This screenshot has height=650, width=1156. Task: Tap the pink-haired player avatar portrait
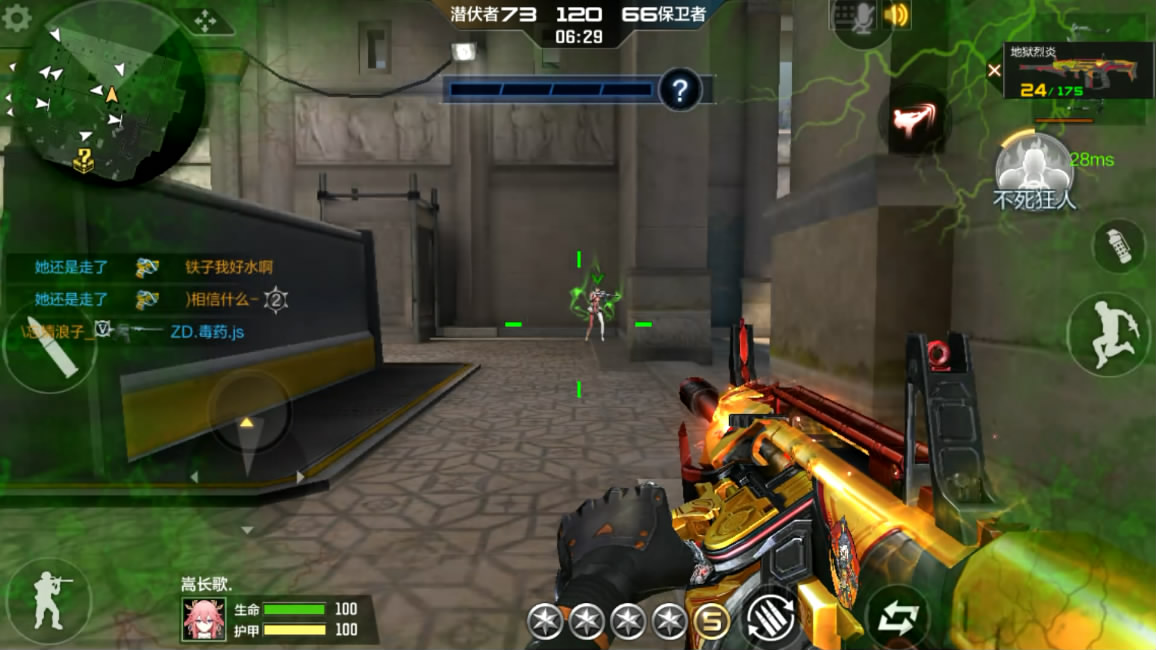(x=203, y=619)
